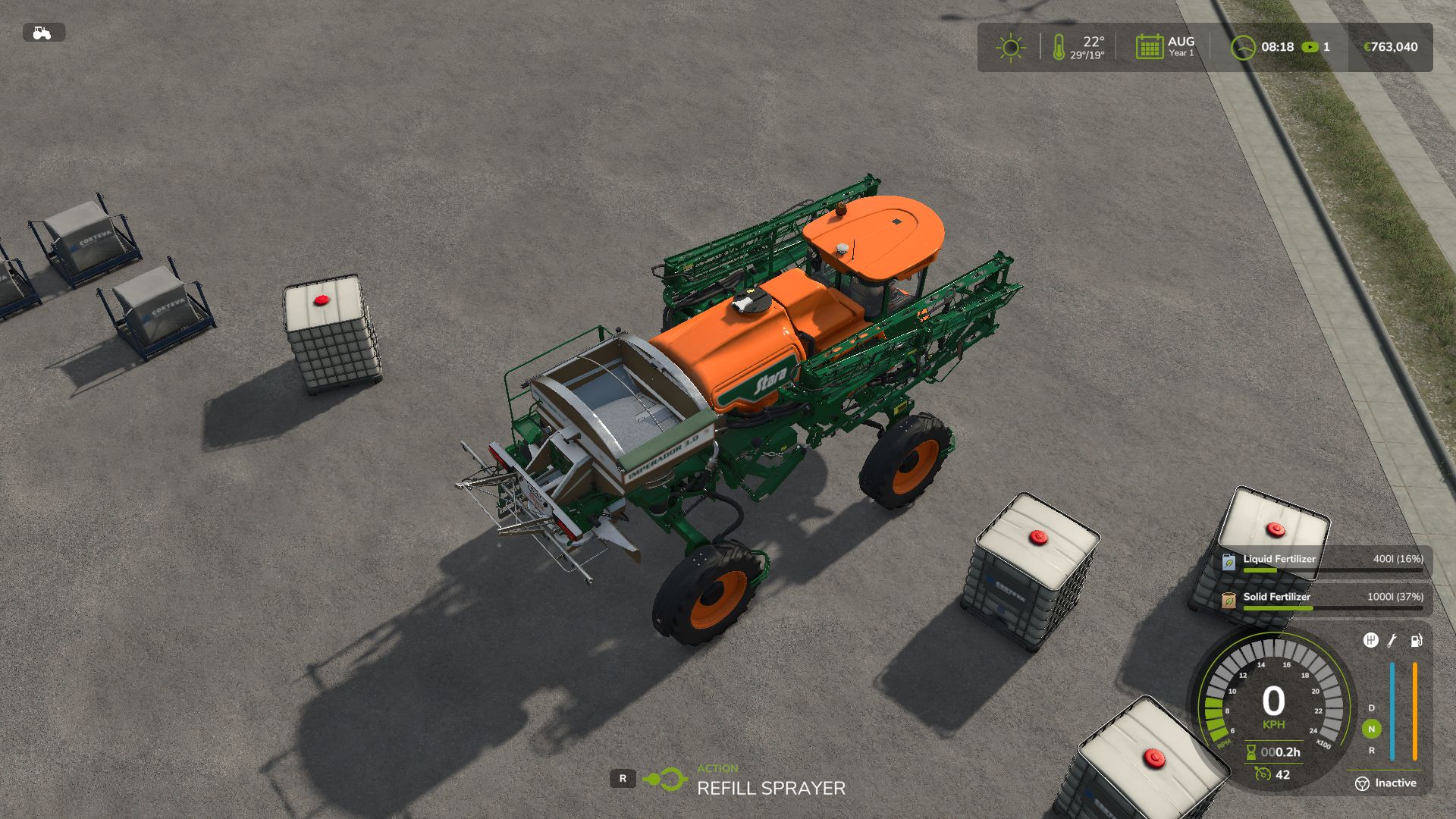Select the Liquid Fertilizer canister icon
Image resolution: width=1456 pixels, height=819 pixels.
pyautogui.click(x=1228, y=562)
